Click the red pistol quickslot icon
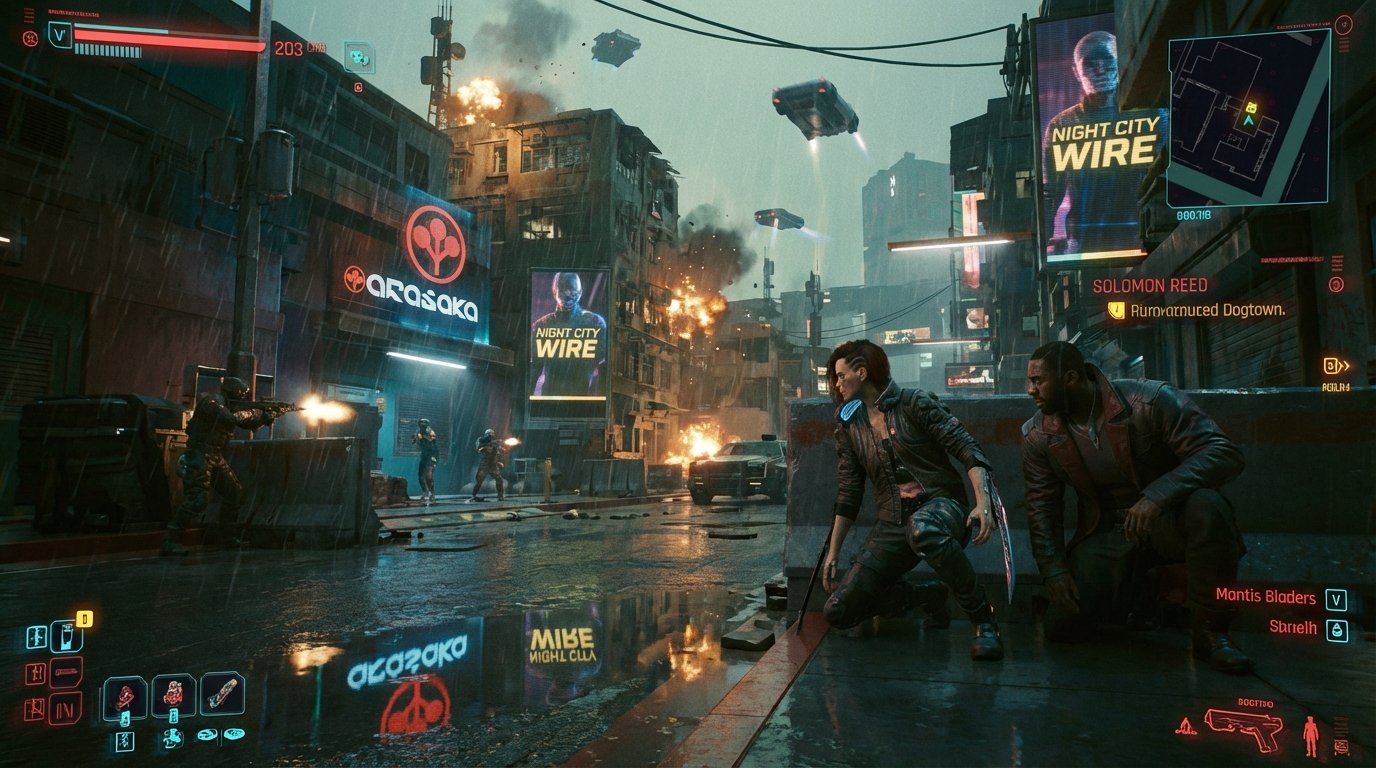The image size is (1376, 768). [1245, 728]
